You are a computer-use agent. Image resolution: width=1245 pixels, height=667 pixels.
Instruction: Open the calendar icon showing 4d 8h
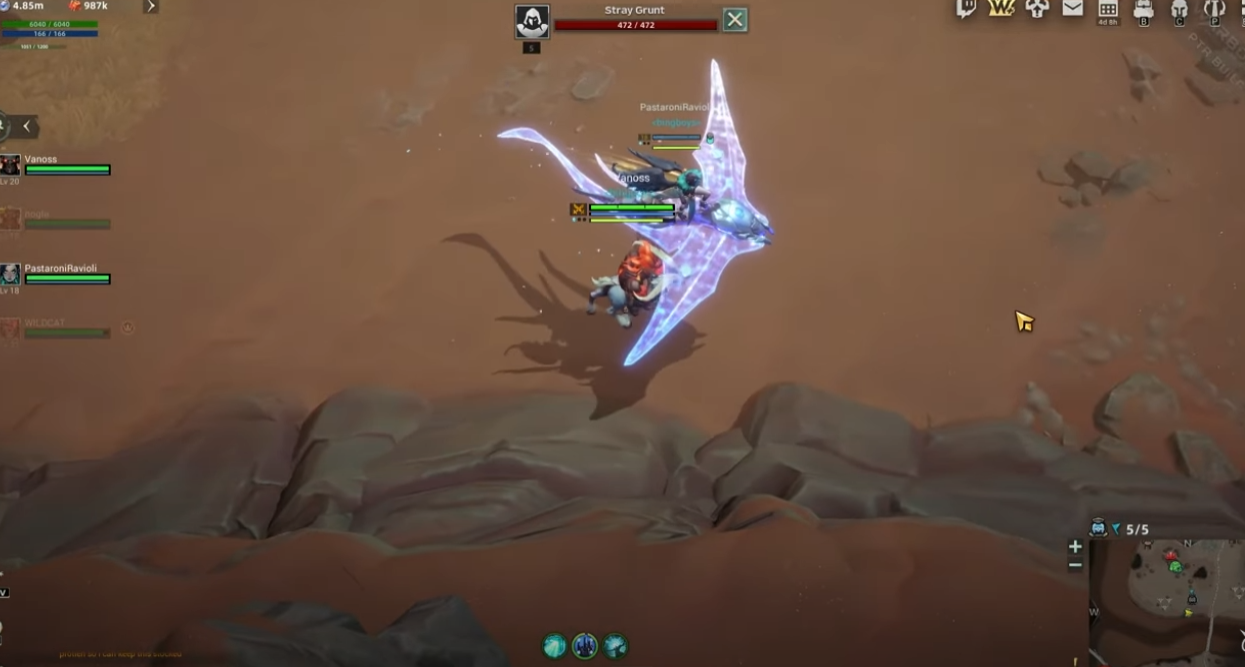click(1108, 10)
